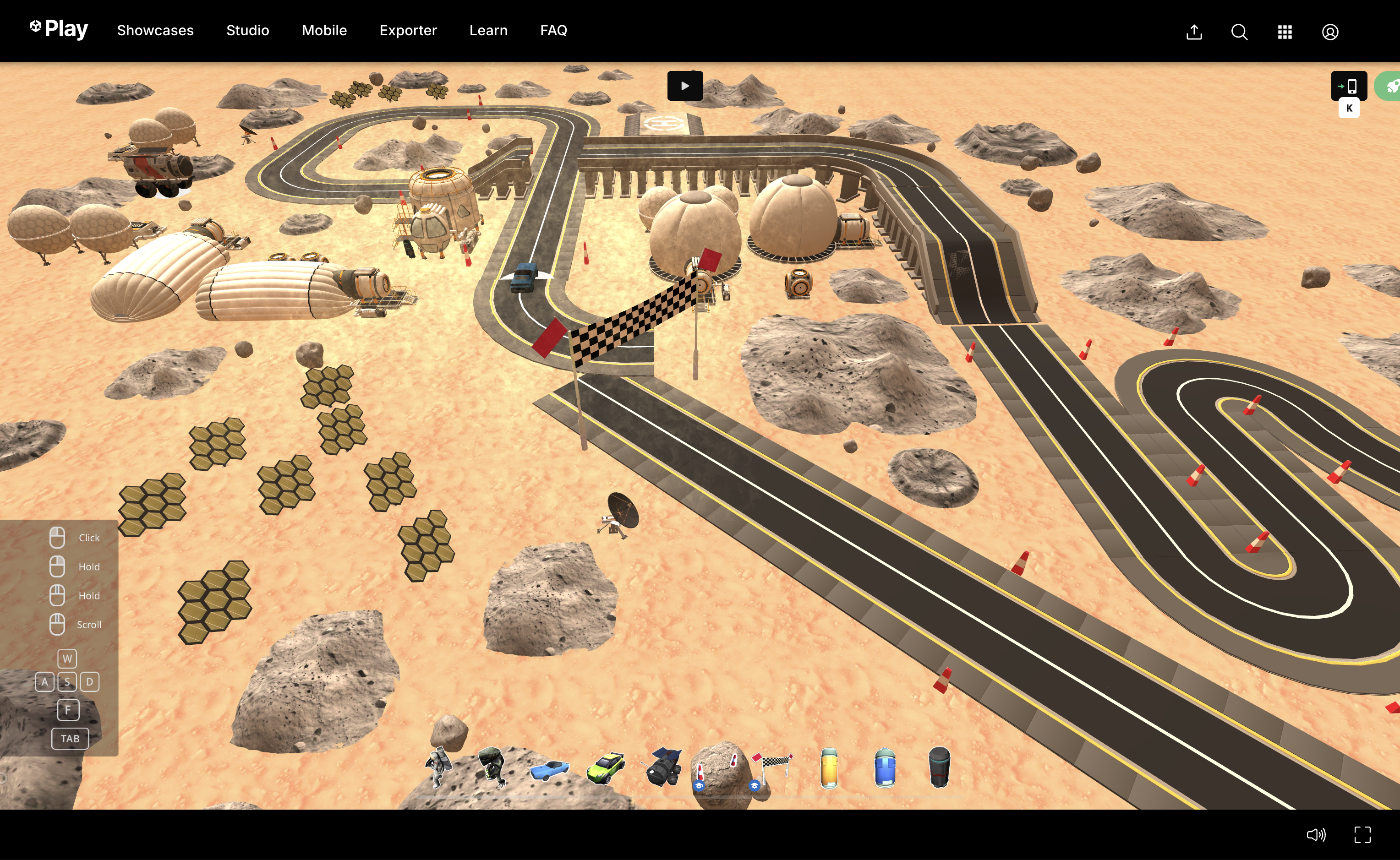Choose the space rover with solar panels
This screenshot has width=1400, height=860.
point(662,768)
